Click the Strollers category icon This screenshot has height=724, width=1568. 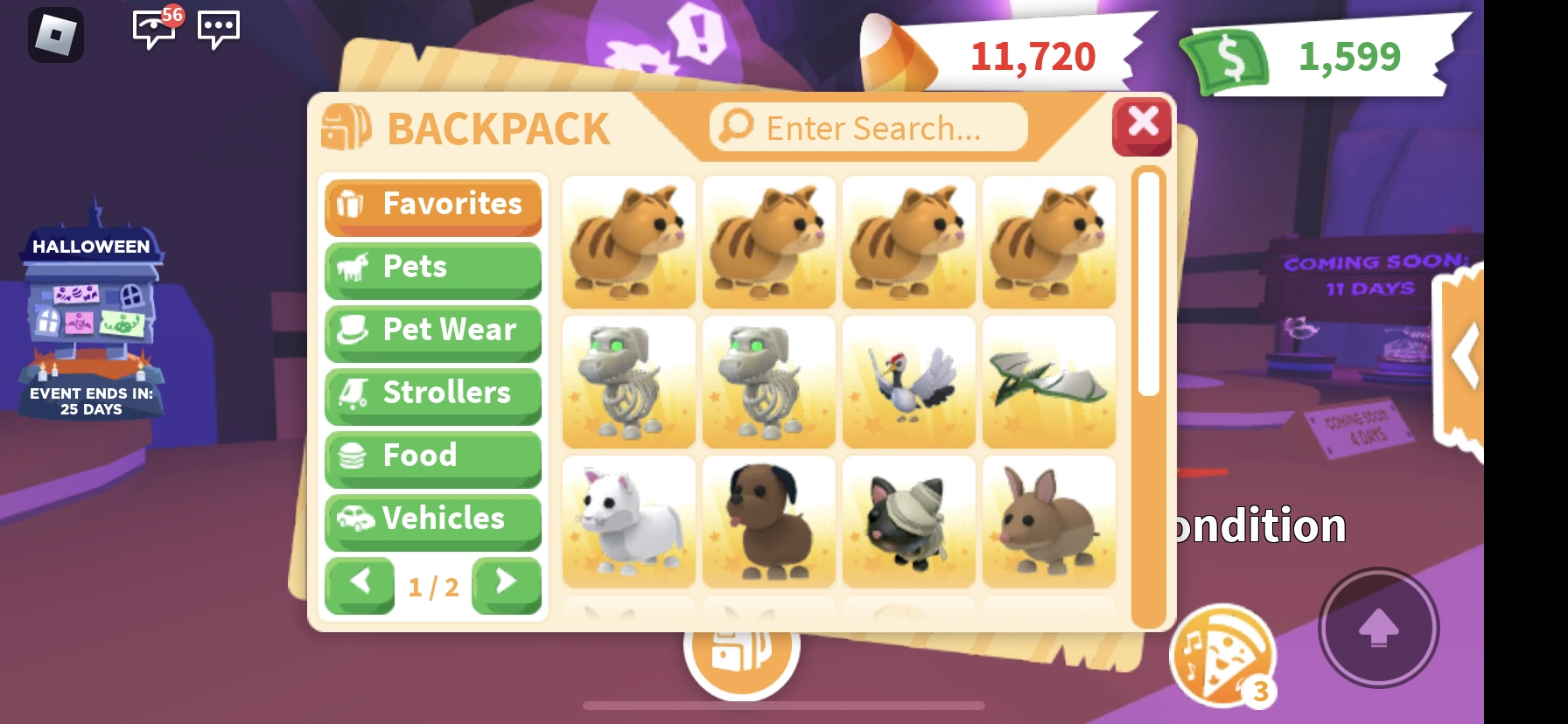coord(353,394)
